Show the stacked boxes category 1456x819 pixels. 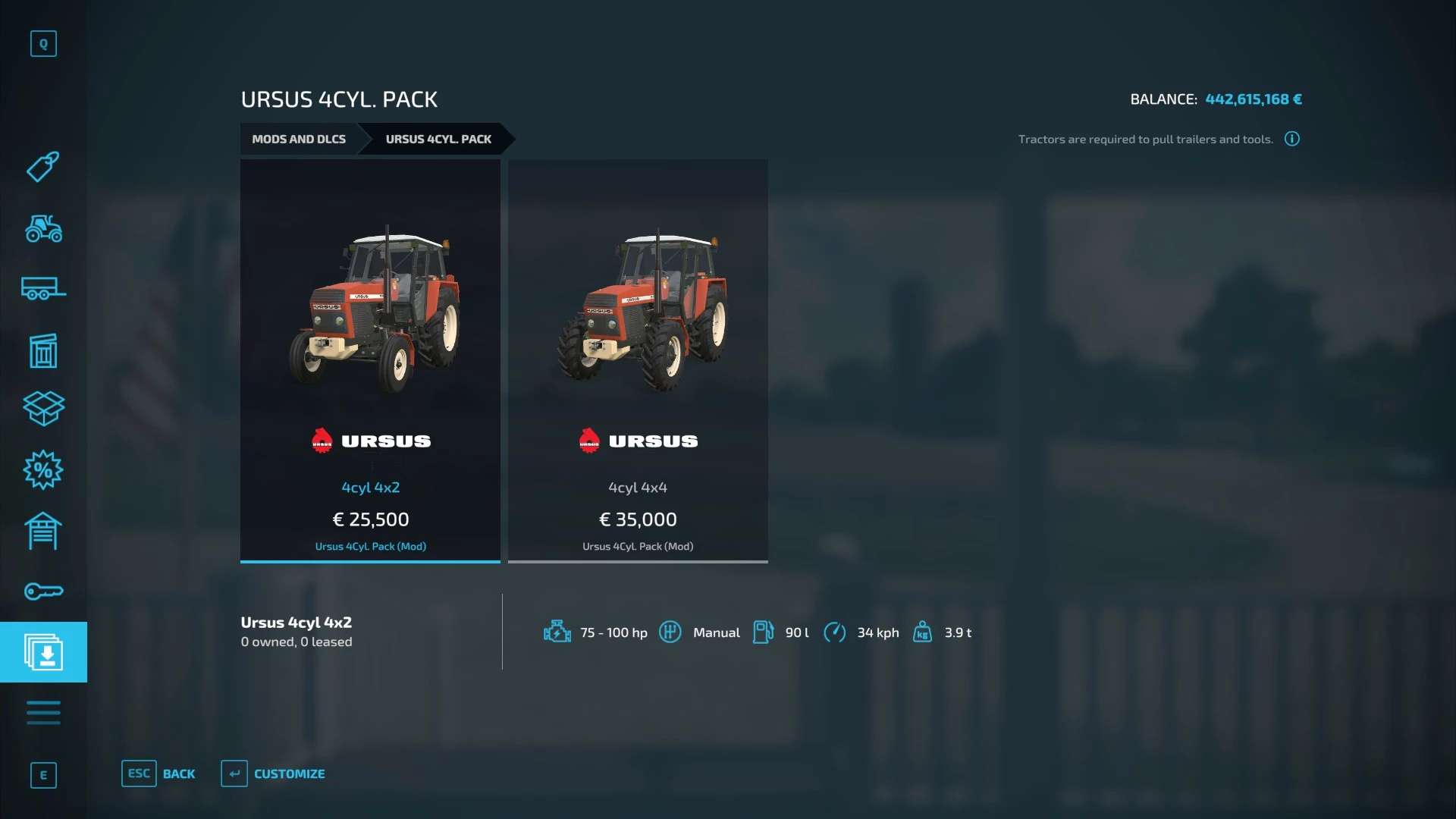point(43,409)
